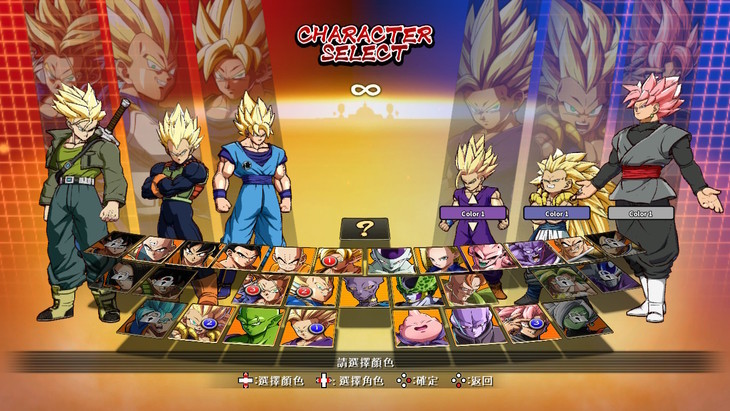Click the Color 1 label under Gotenks
Image resolution: width=730 pixels, height=411 pixels.
pyautogui.click(x=555, y=213)
